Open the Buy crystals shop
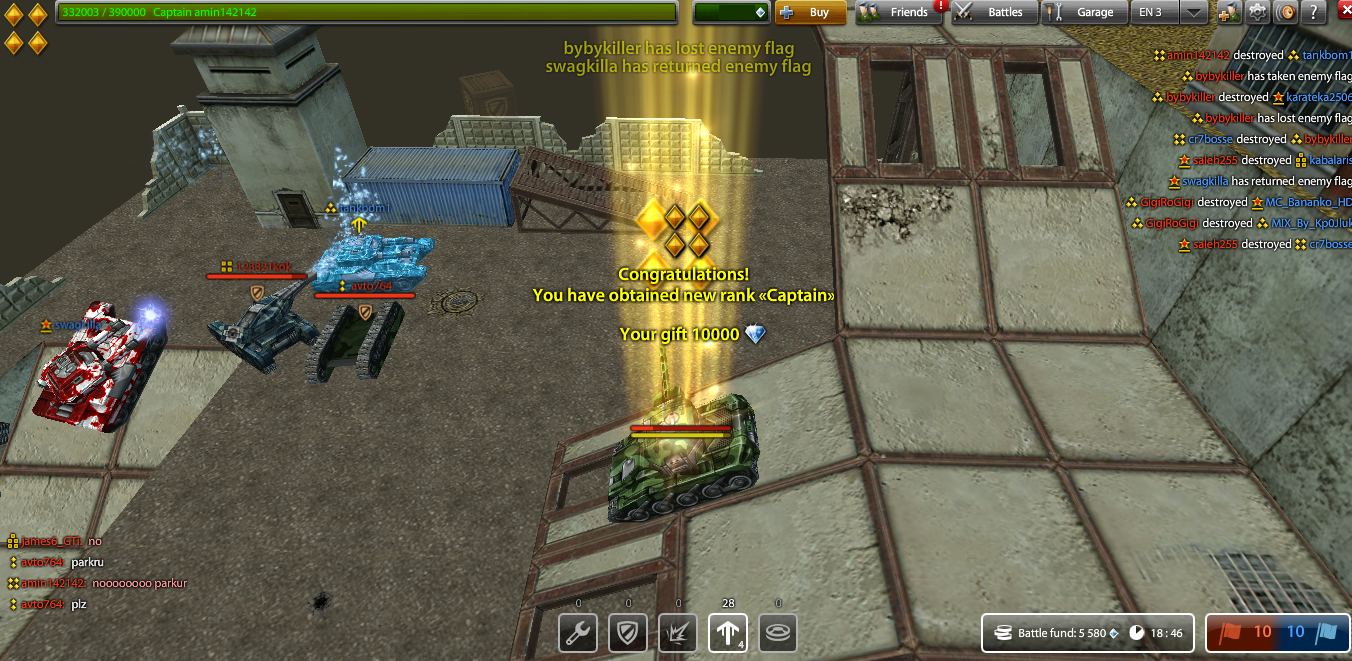This screenshot has height=661, width=1352. 810,13
